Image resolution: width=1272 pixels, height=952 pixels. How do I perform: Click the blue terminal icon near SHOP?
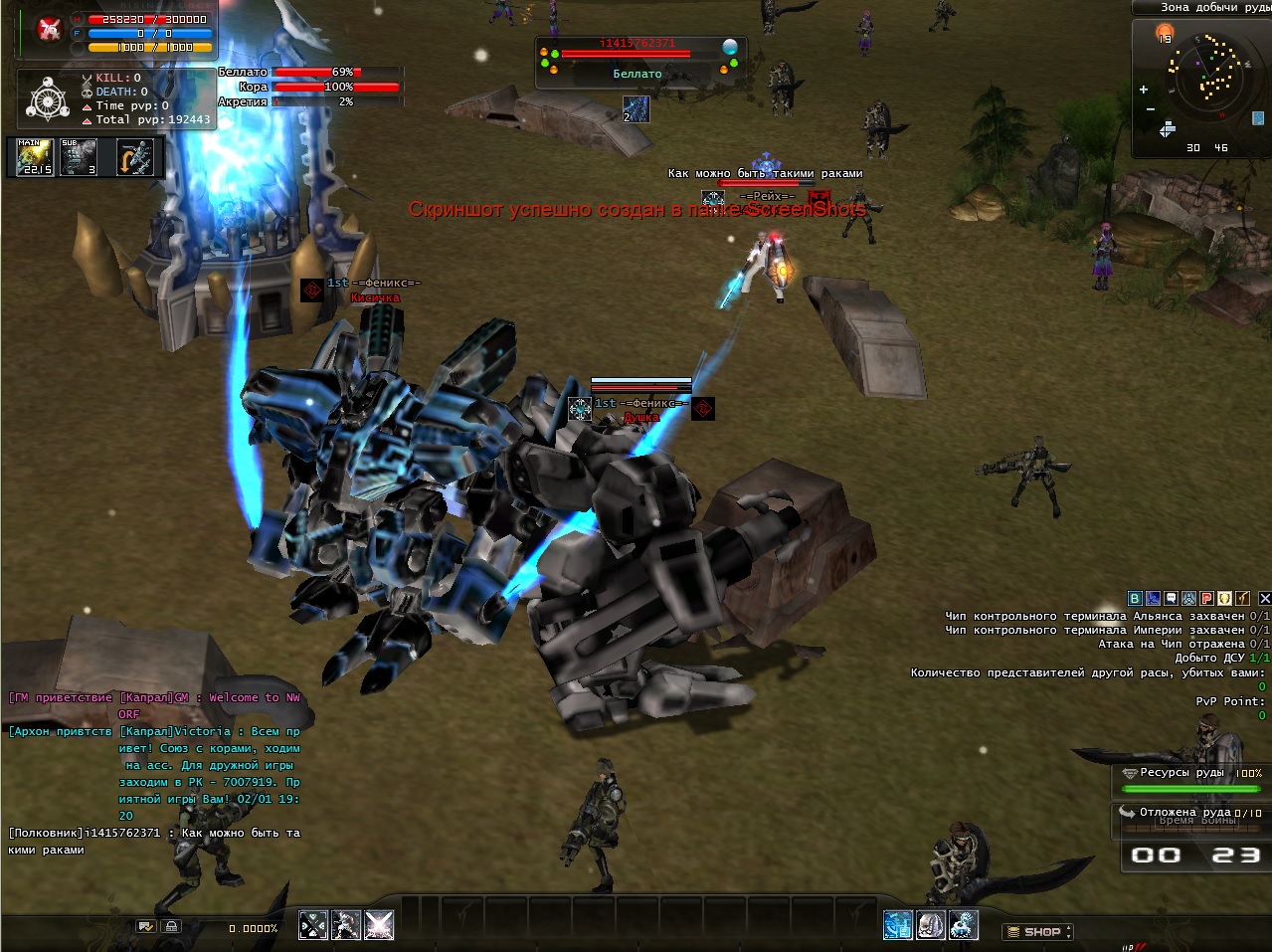(898, 925)
